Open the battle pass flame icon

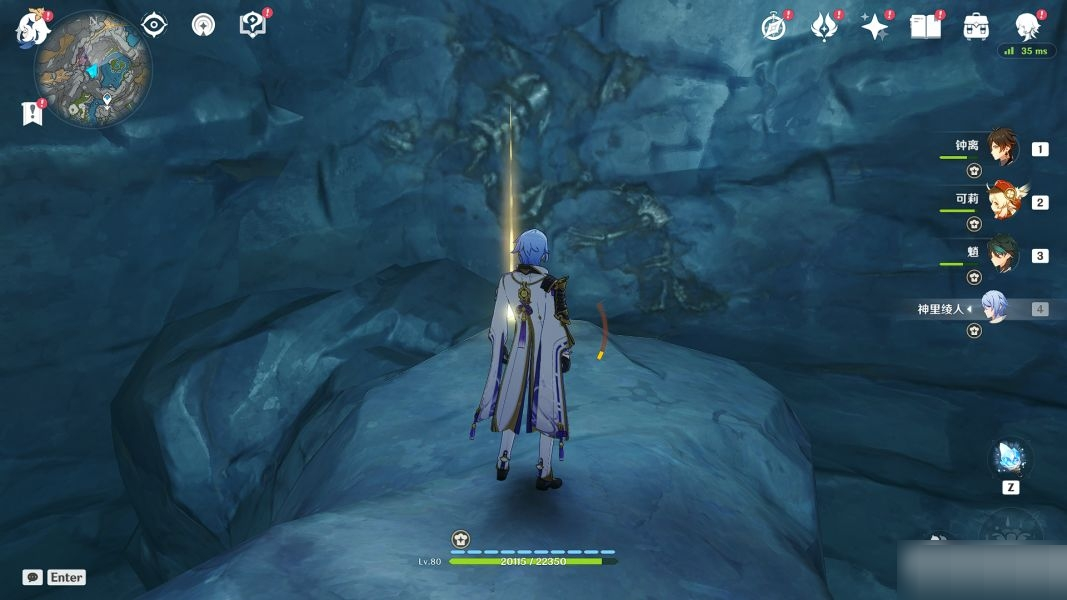[824, 27]
